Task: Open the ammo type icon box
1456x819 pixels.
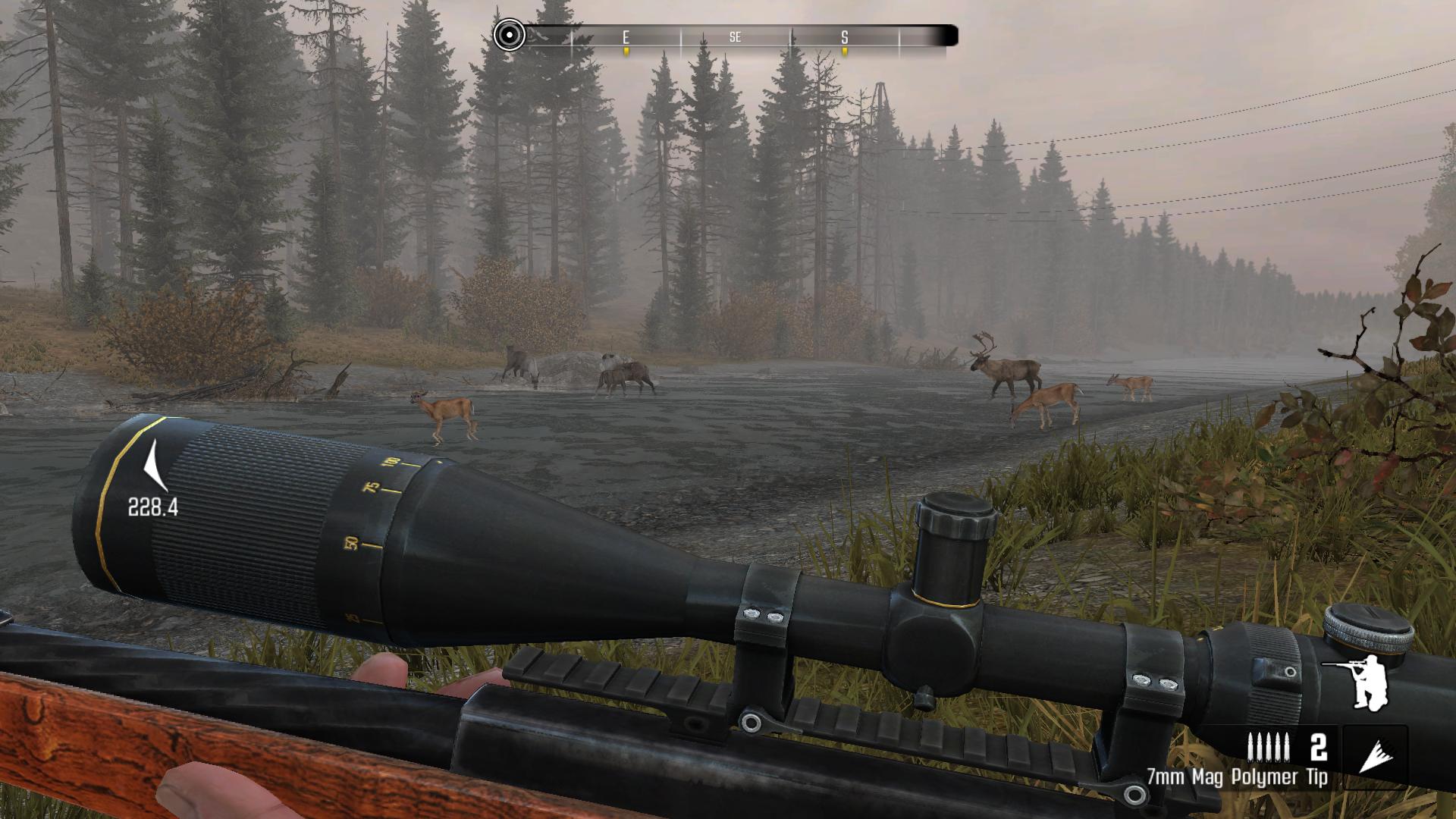Action: pyautogui.click(x=1375, y=757)
